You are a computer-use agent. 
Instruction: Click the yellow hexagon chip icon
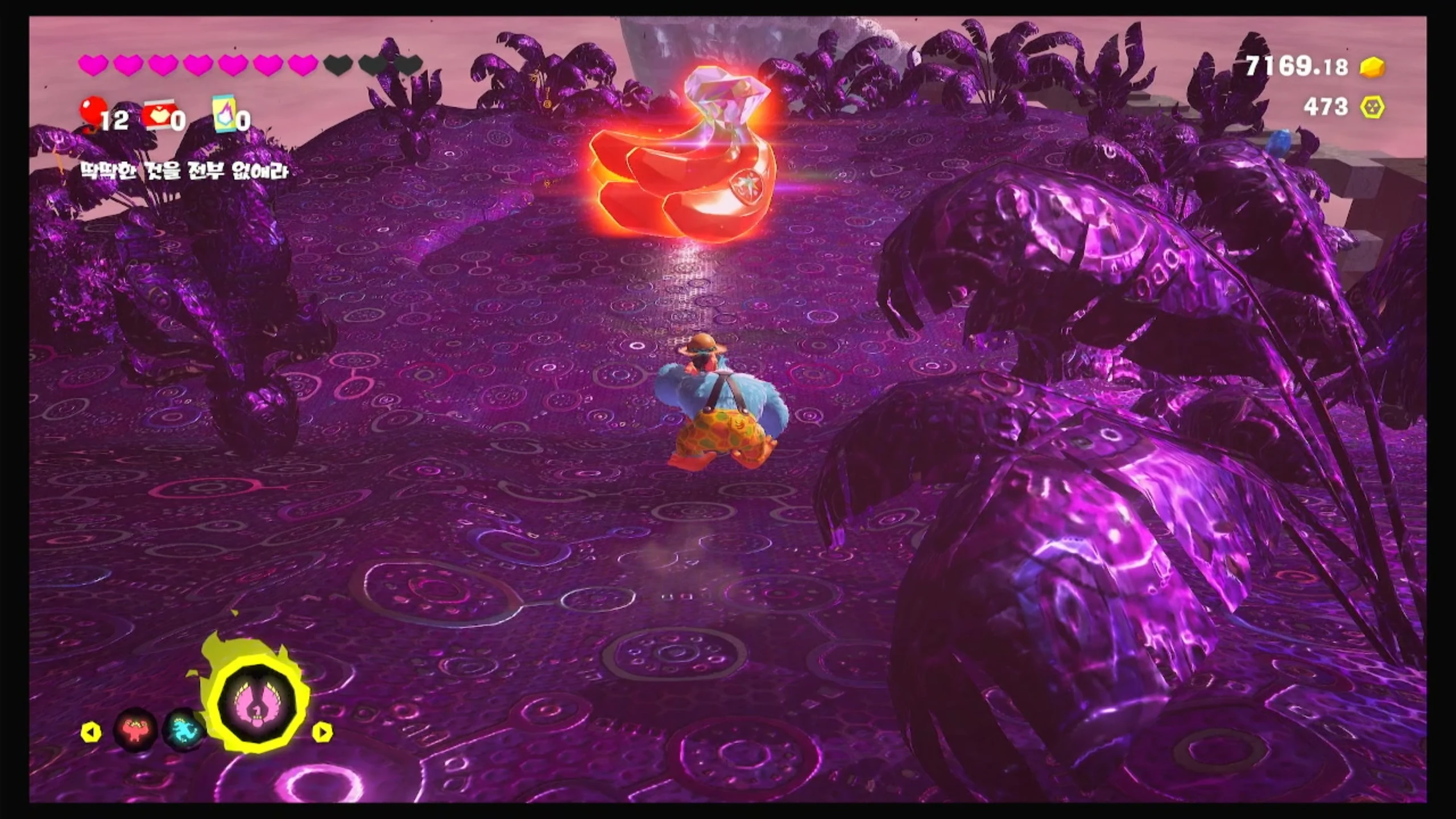[x=1372, y=107]
